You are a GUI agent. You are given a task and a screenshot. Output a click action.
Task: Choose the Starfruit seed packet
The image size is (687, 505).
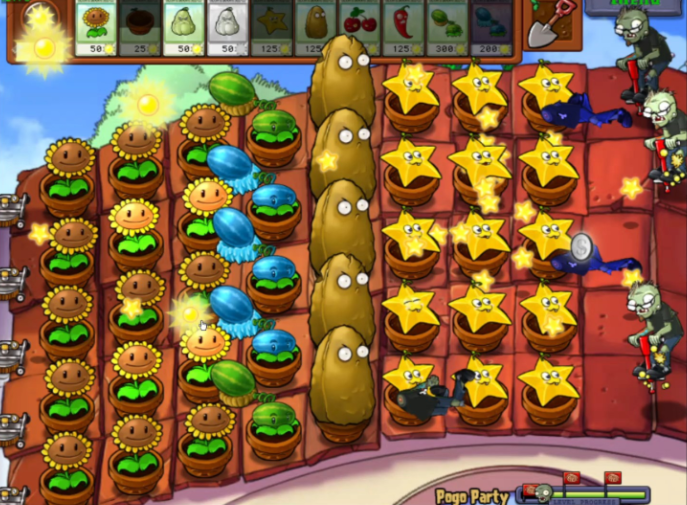(x=272, y=27)
